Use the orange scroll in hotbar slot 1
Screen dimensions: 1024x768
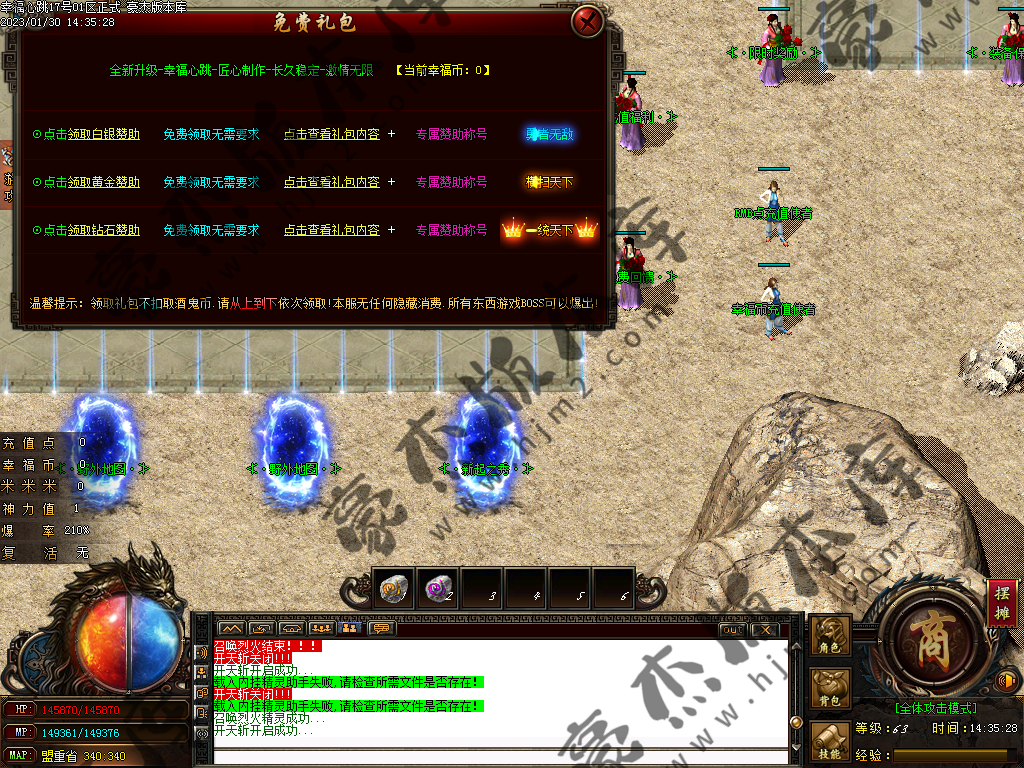[393, 590]
